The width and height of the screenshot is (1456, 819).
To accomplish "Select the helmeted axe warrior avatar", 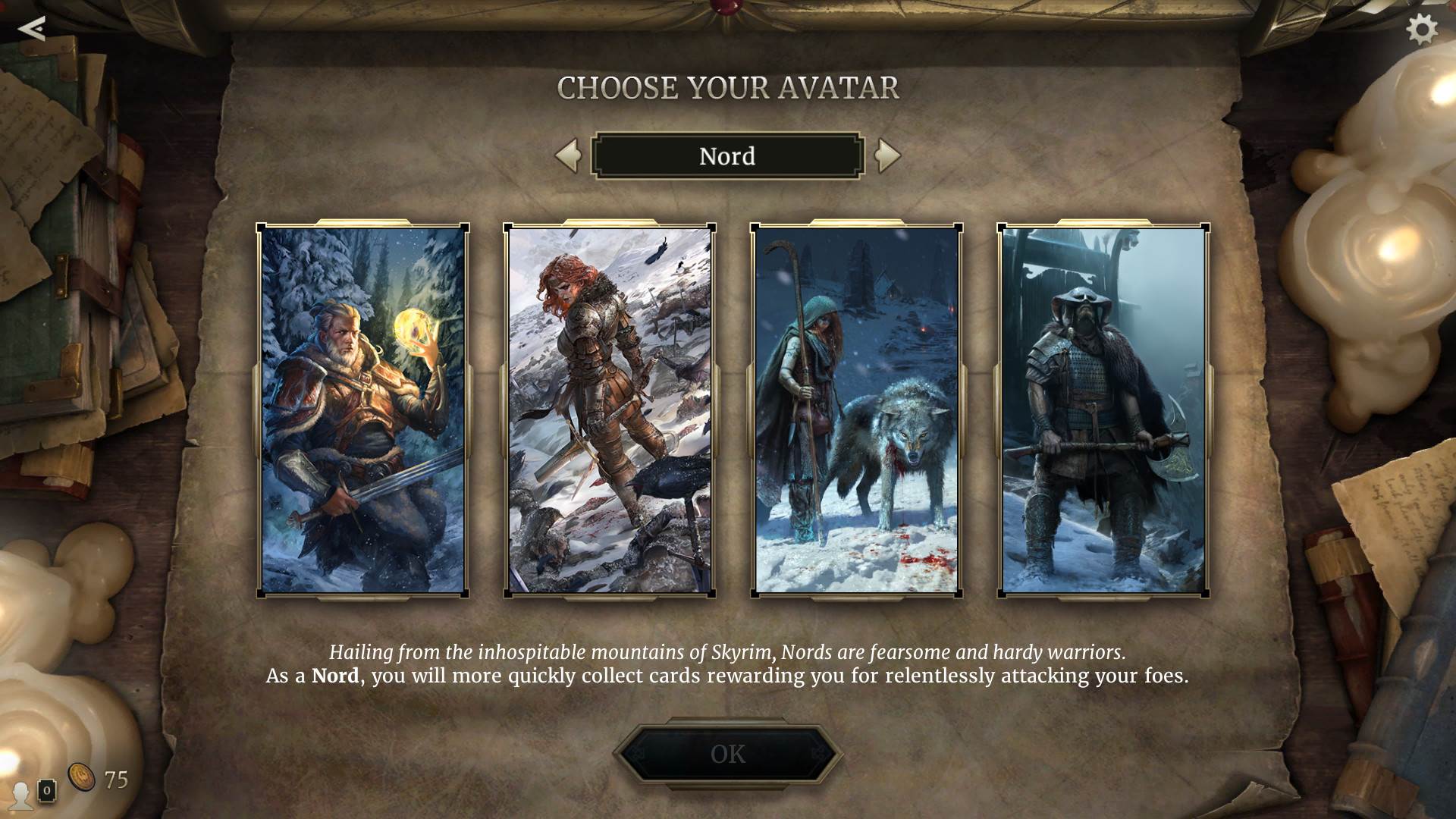I will coord(1103,410).
